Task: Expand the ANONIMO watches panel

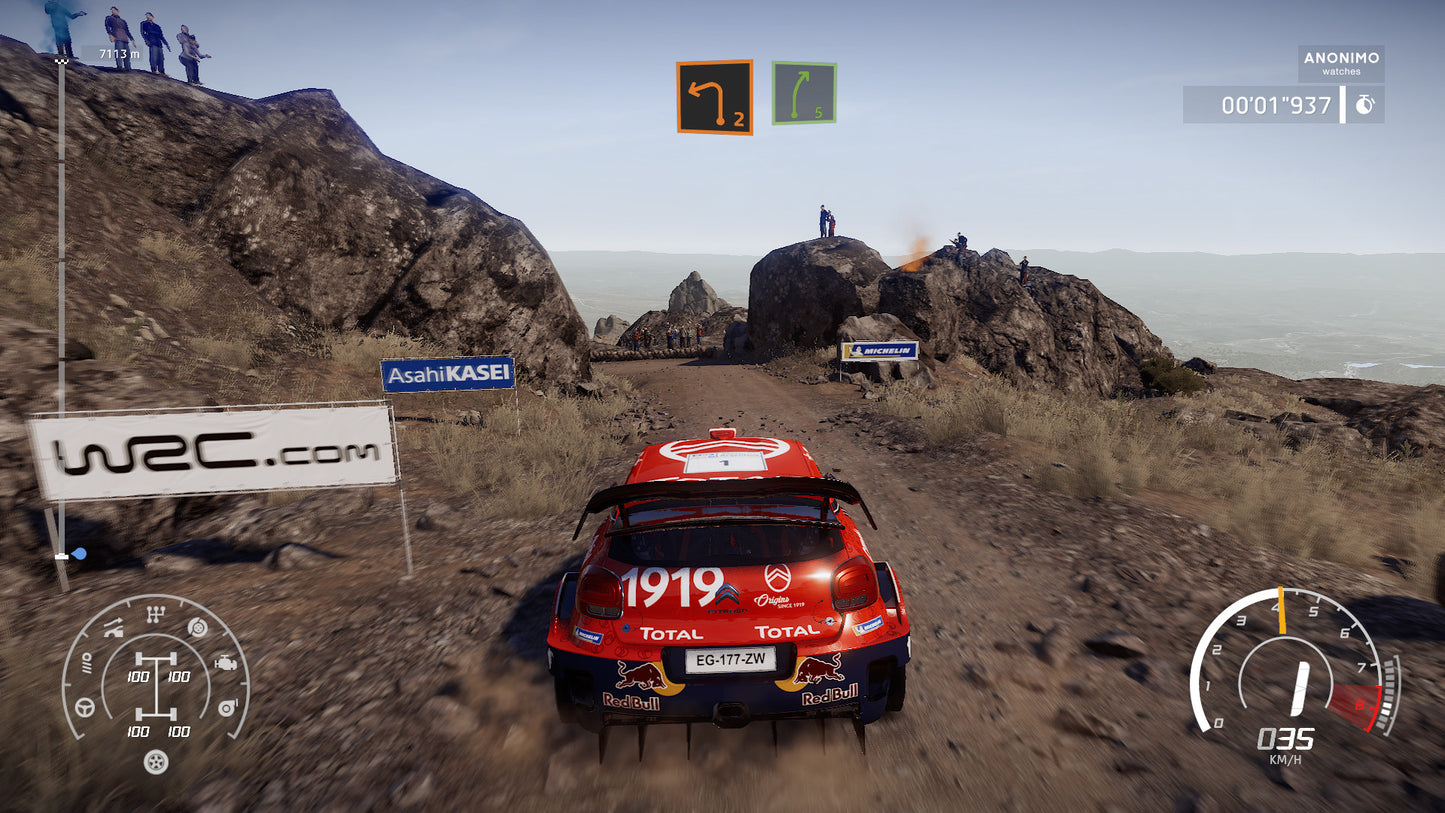Action: [x=1341, y=64]
